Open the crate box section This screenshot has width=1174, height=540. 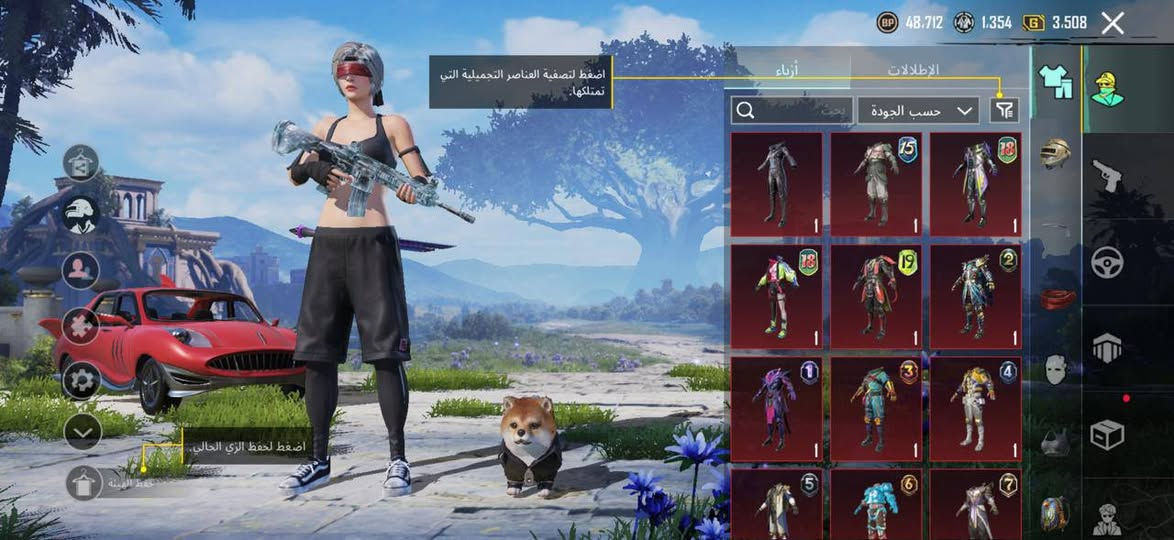[x=1107, y=435]
